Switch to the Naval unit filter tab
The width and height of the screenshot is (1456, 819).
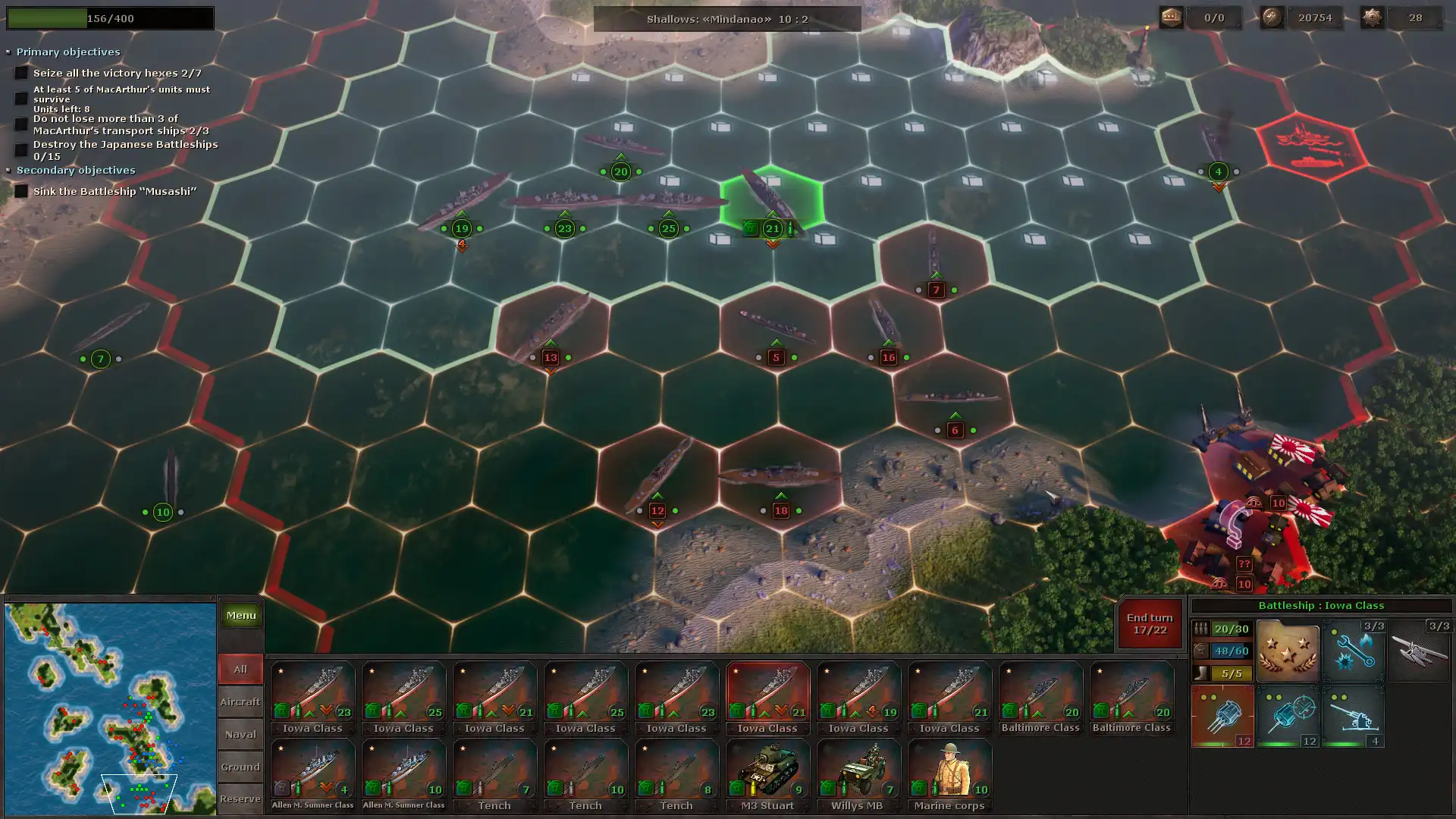click(x=240, y=734)
